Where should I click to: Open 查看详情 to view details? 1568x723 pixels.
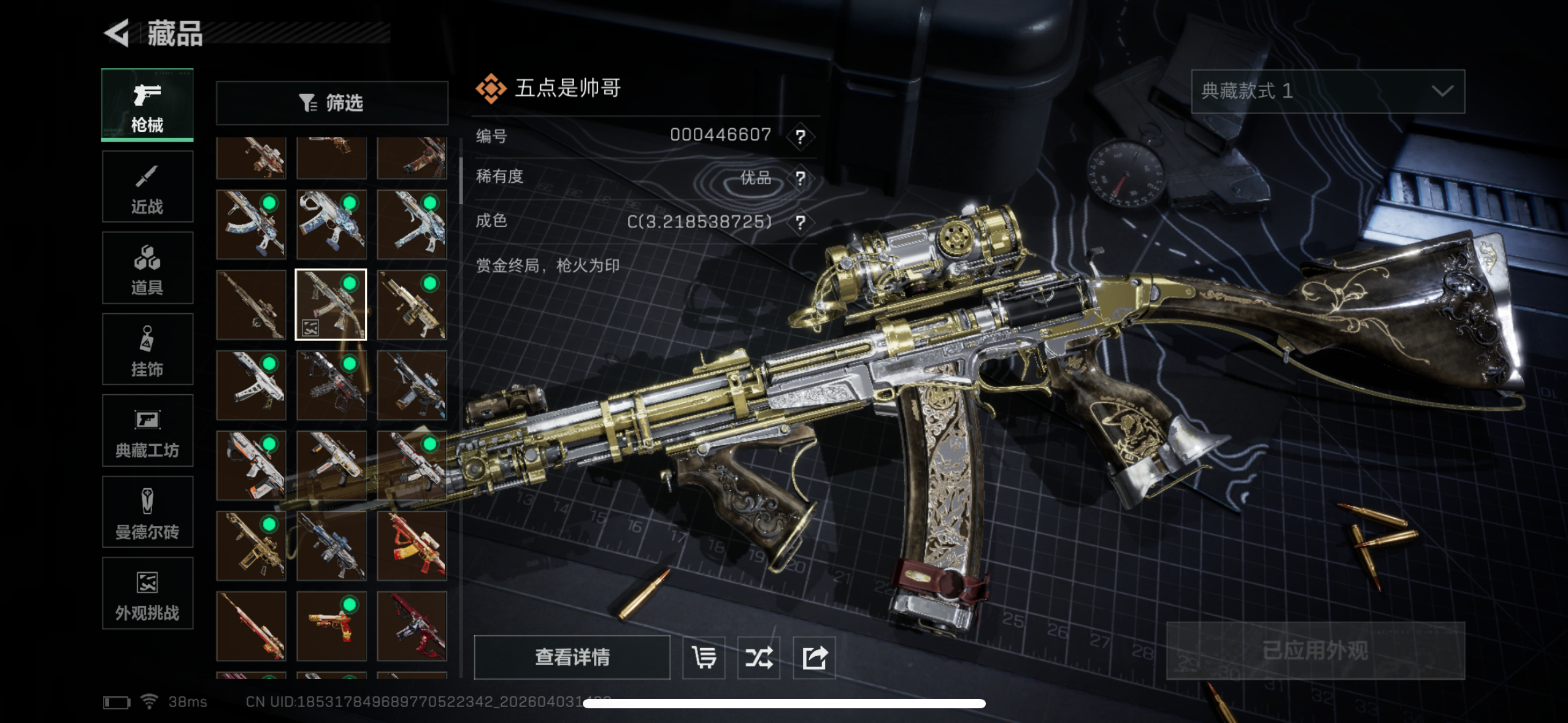[x=572, y=657]
